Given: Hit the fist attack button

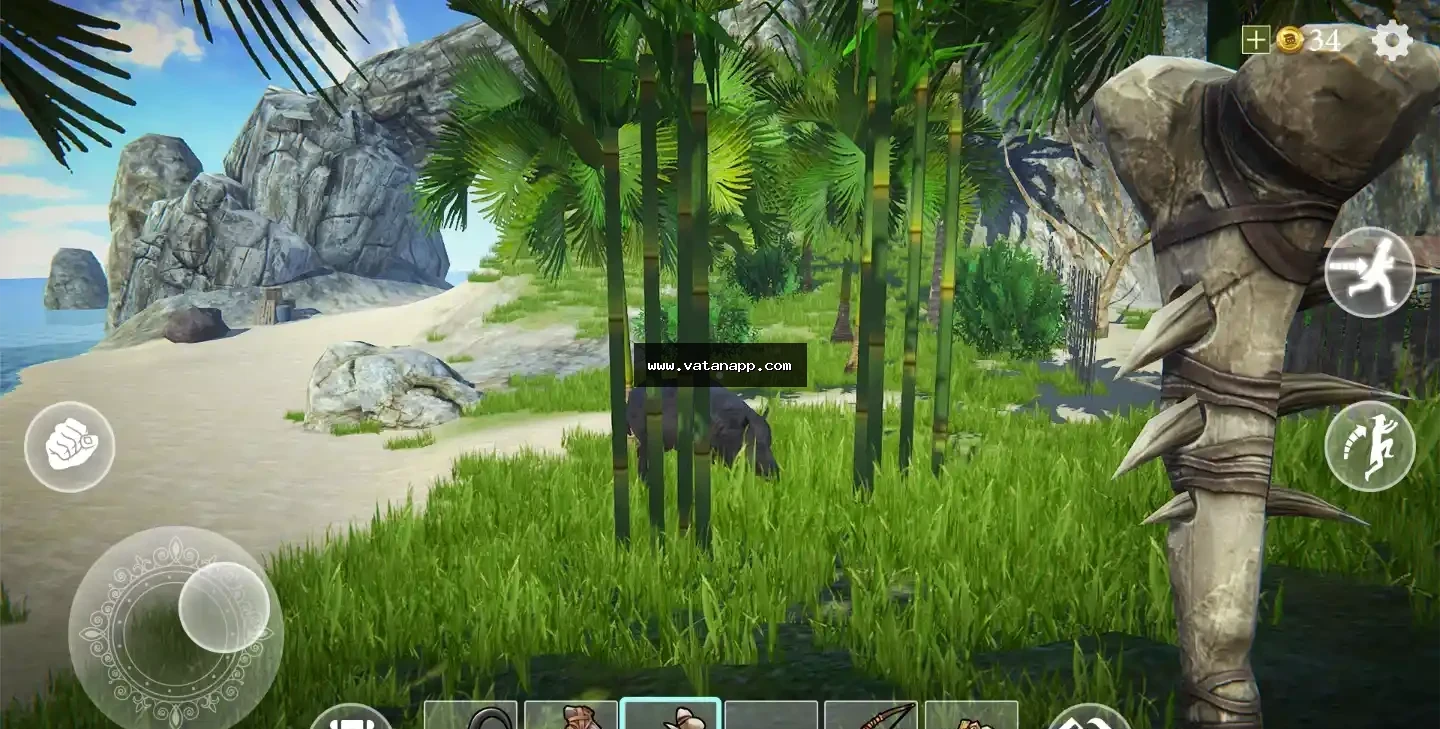Looking at the screenshot, I should tap(69, 447).
